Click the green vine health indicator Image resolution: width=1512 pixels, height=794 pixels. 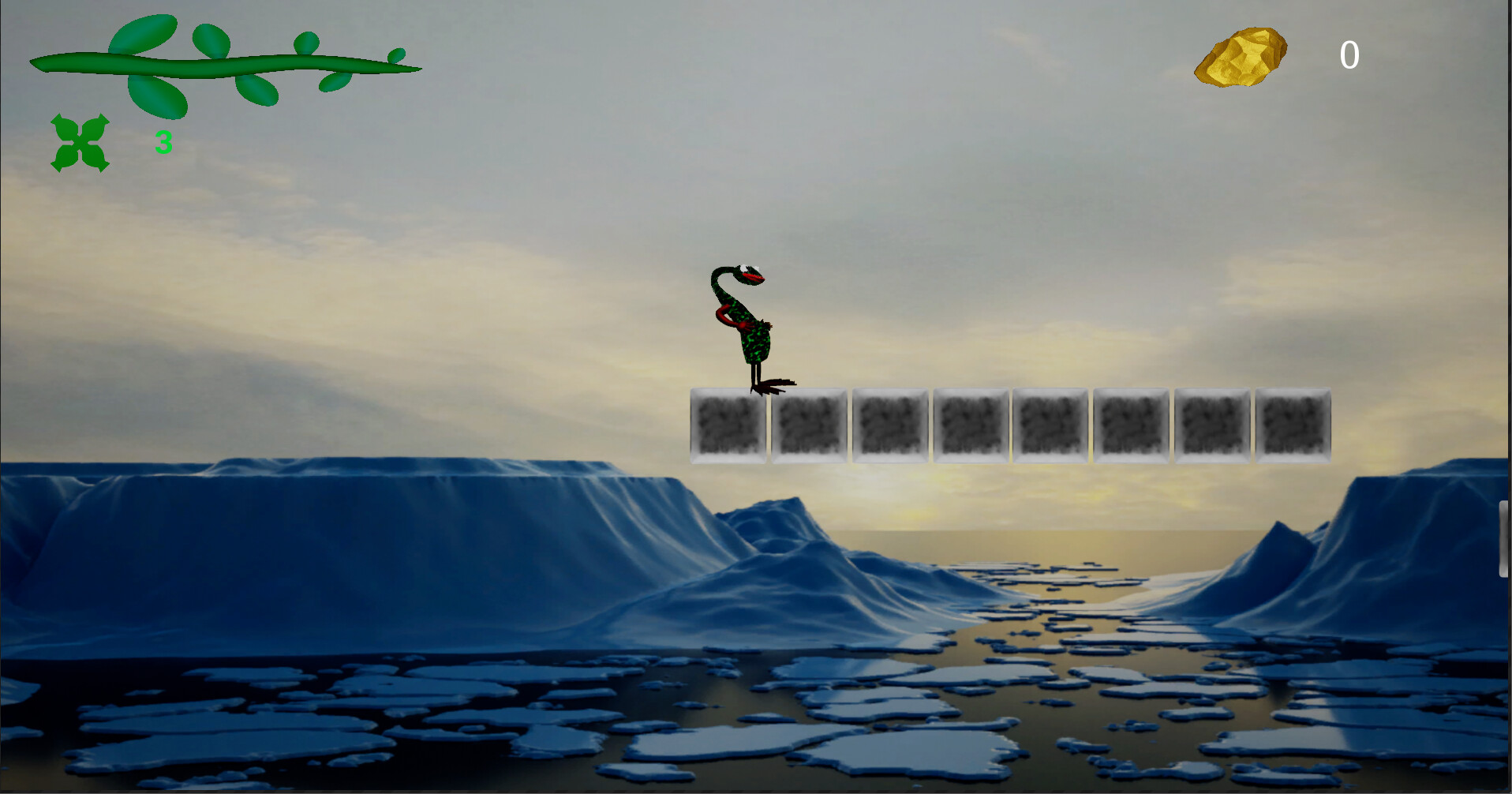click(x=225, y=63)
